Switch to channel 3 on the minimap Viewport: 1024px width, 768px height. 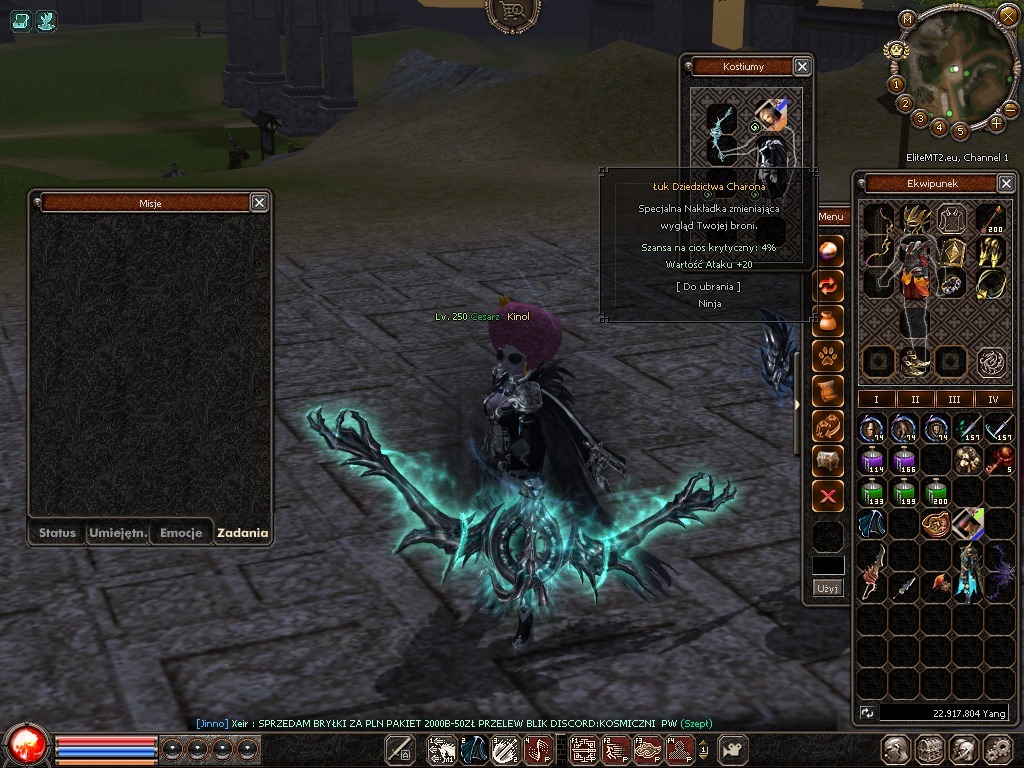click(x=920, y=118)
